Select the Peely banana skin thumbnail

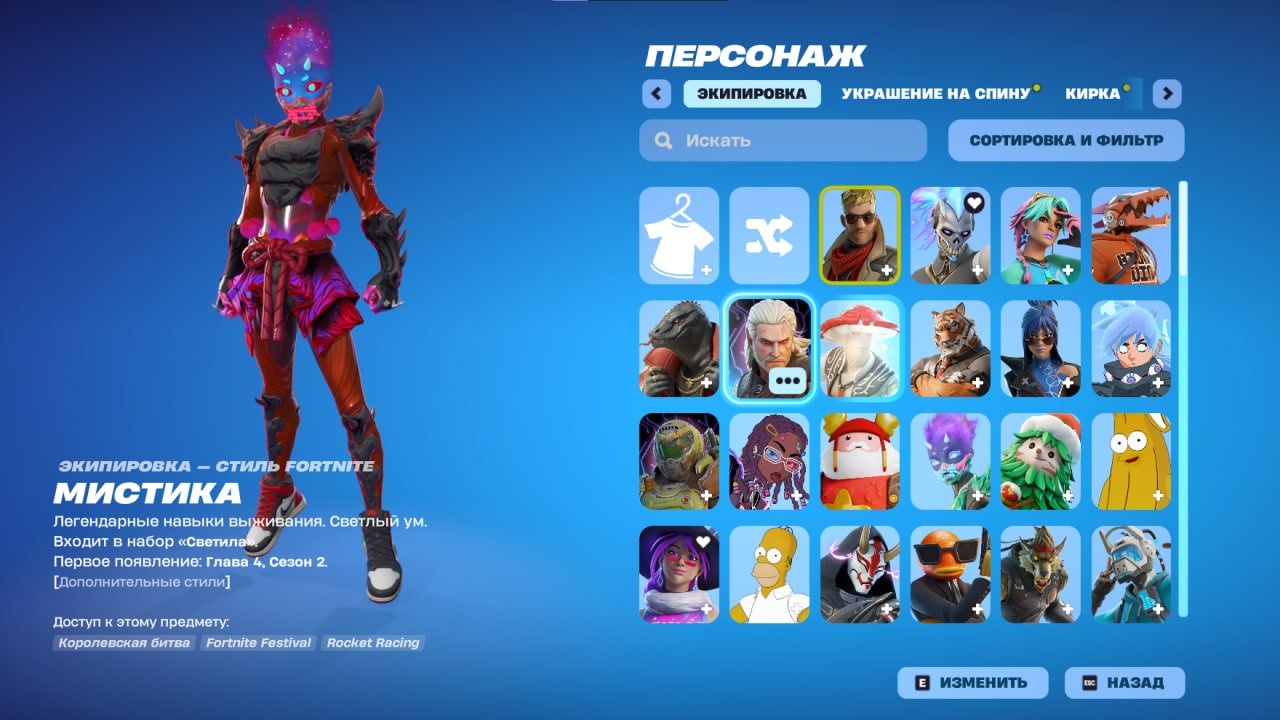[x=1131, y=461]
